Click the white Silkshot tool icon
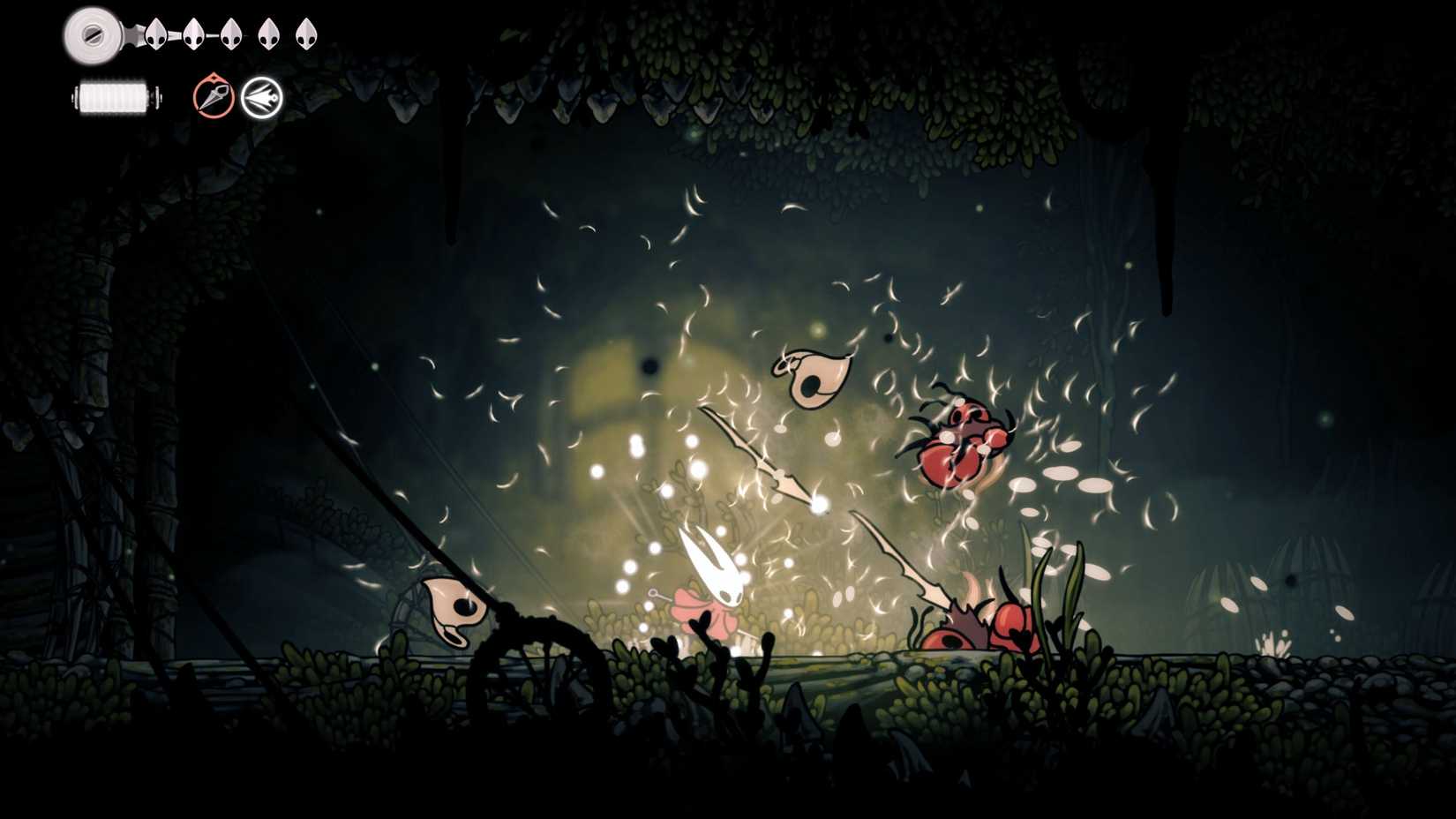The width and height of the screenshot is (1456, 819). (x=264, y=96)
